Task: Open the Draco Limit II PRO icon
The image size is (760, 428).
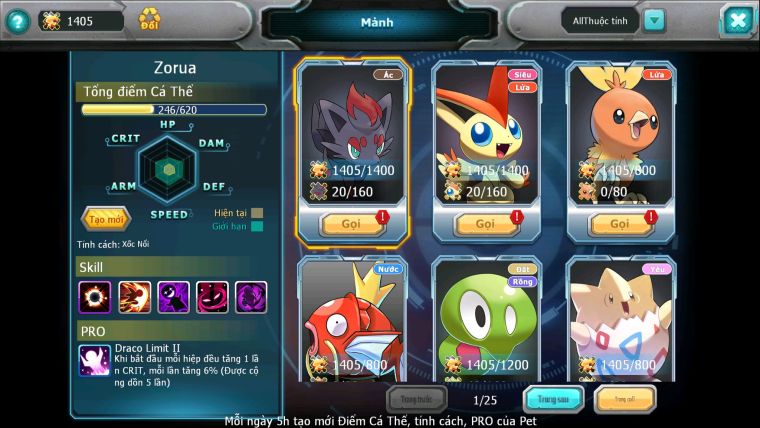Action: click(x=94, y=360)
